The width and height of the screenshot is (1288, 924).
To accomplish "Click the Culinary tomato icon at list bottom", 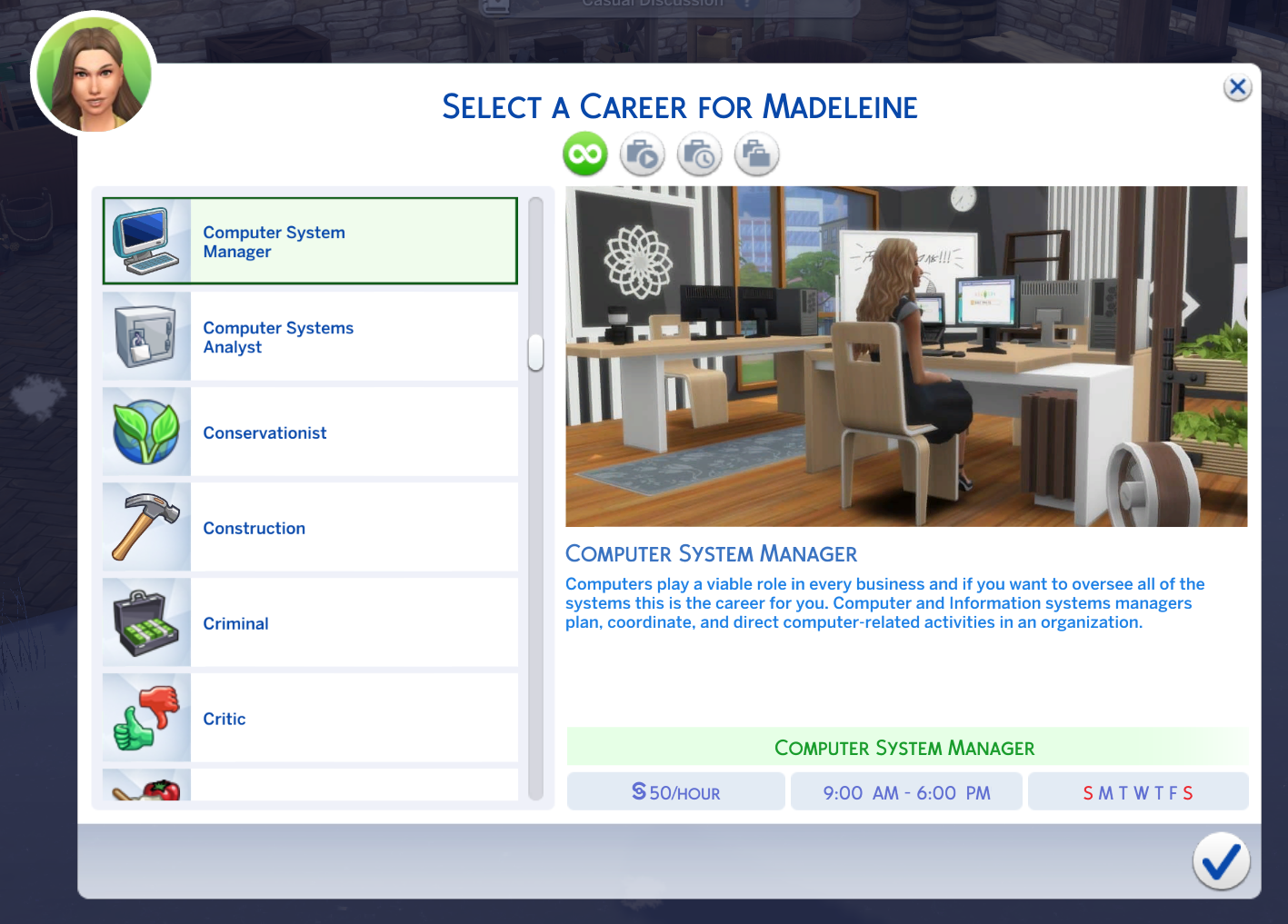I will pos(145,789).
